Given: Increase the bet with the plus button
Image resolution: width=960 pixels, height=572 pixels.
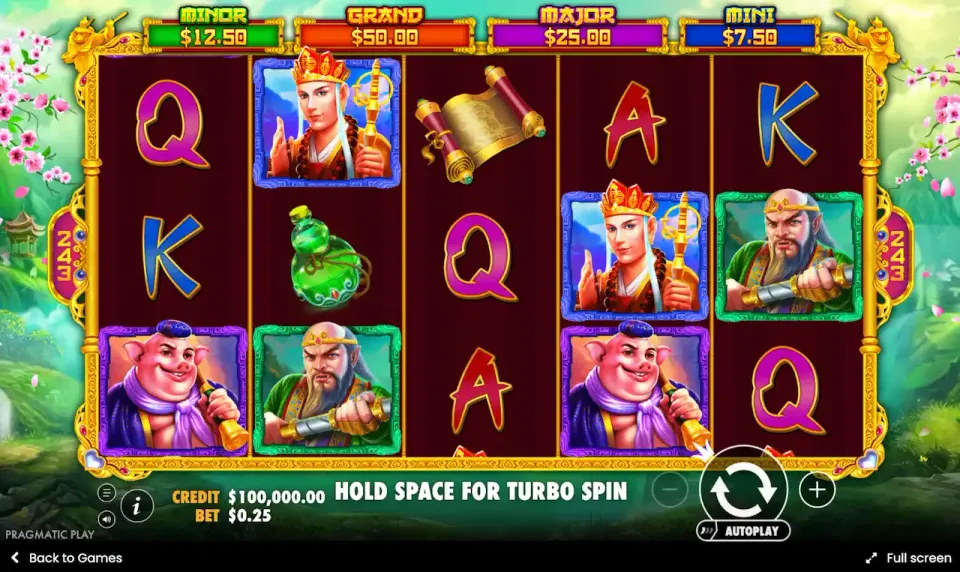Looking at the screenshot, I should pos(817,490).
